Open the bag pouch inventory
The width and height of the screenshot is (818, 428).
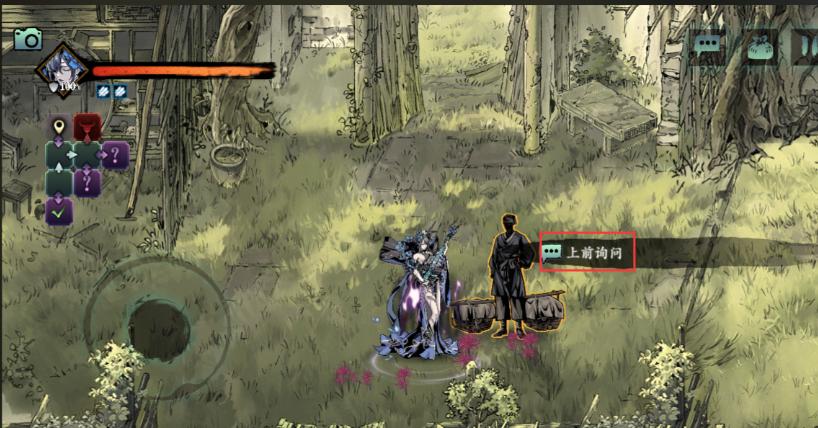pos(758,46)
